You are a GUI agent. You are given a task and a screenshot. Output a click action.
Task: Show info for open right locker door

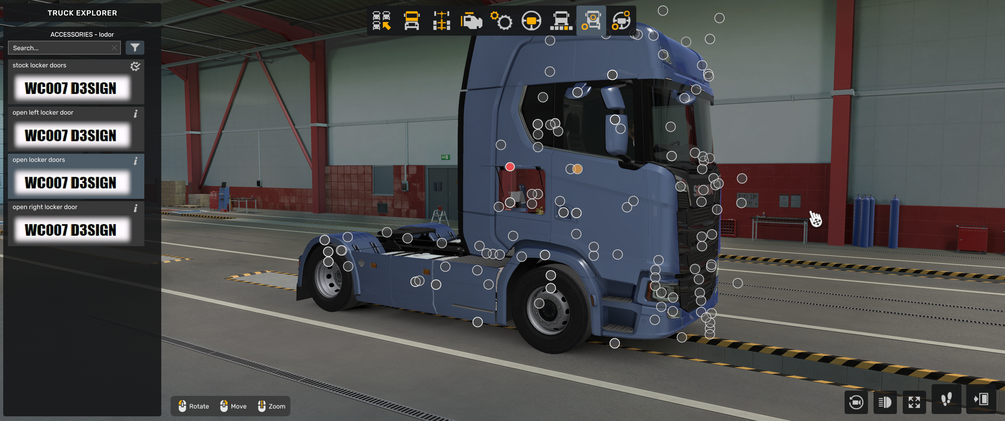tap(136, 207)
